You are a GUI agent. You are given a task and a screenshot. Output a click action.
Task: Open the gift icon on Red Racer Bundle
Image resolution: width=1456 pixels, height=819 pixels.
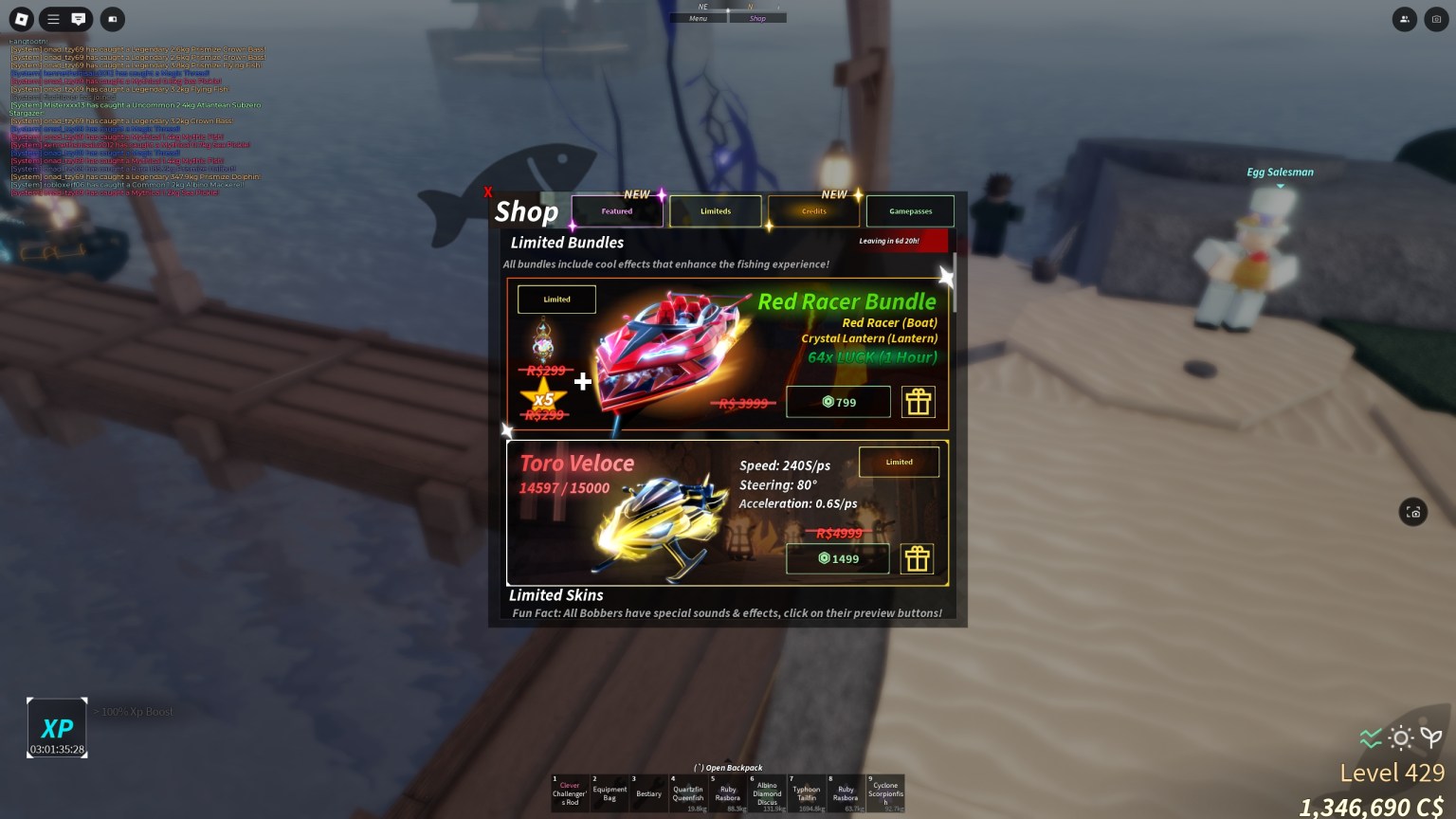click(917, 402)
